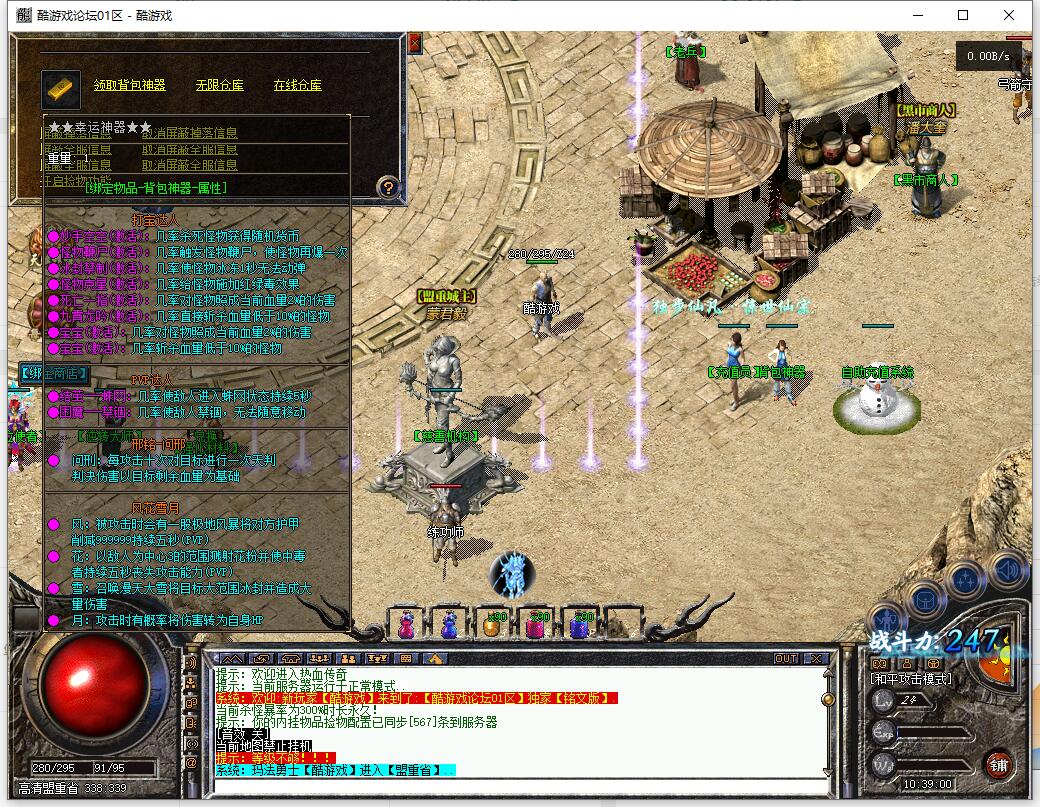Open the 领取背包神器 link

130,86
